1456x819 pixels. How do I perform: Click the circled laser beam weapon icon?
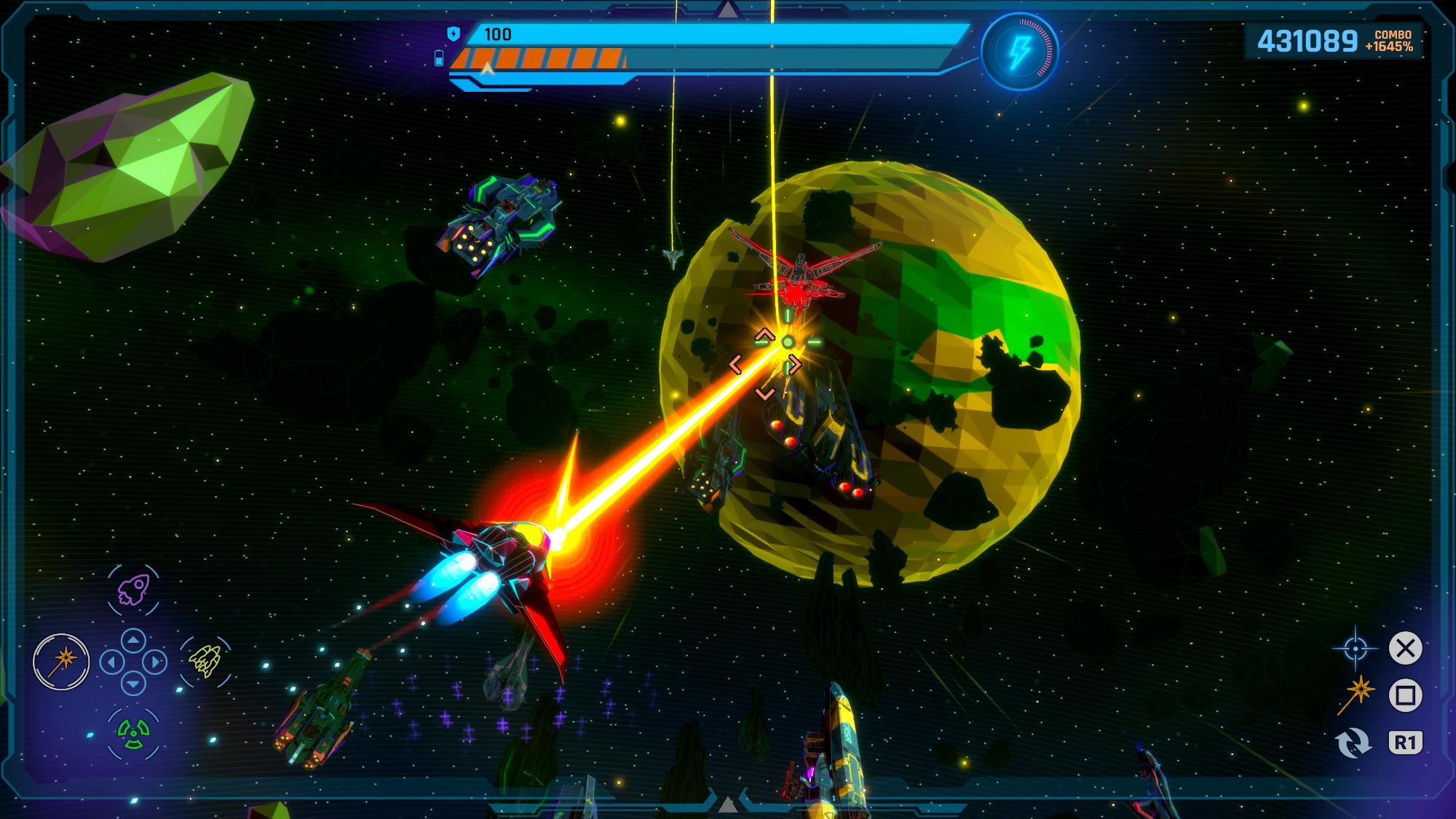pyautogui.click(x=61, y=662)
